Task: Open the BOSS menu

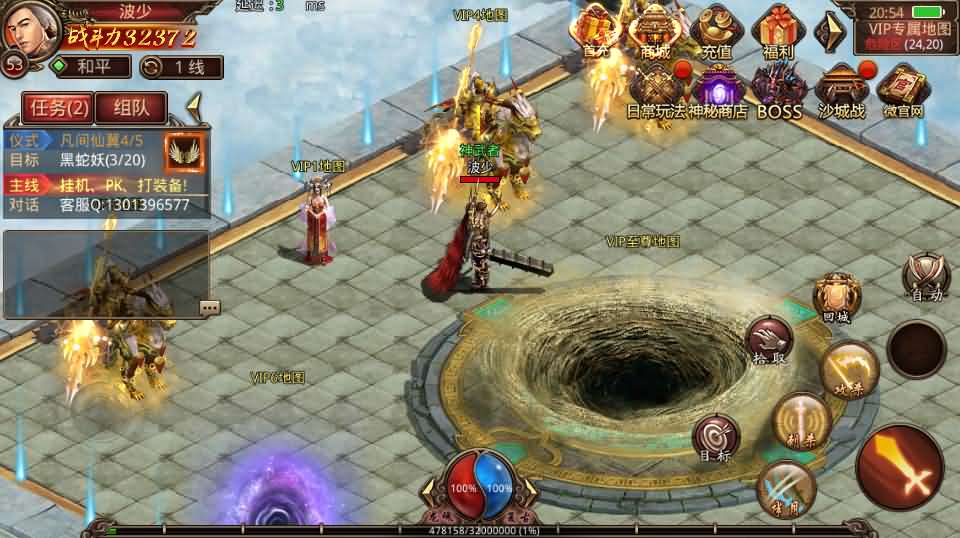Action: (x=779, y=90)
